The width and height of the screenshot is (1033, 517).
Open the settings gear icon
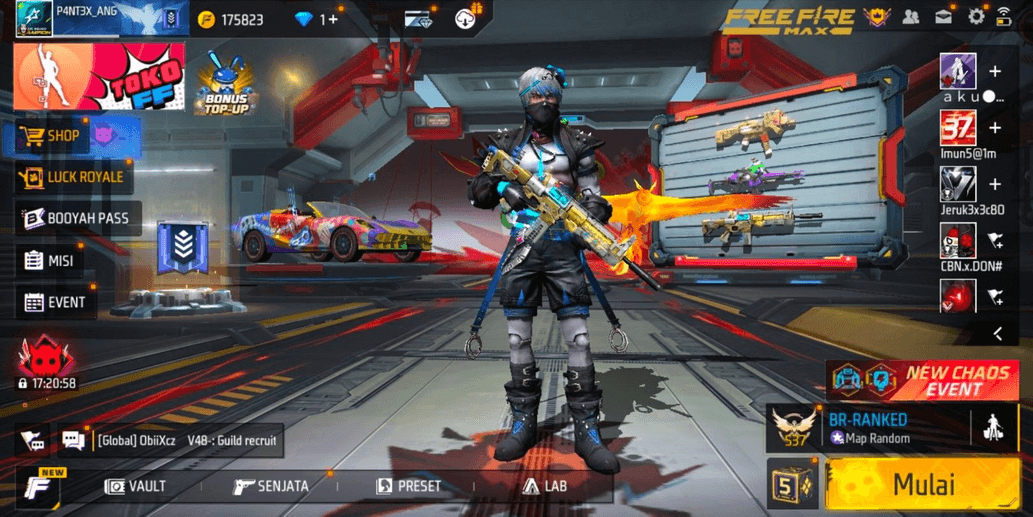[x=976, y=17]
